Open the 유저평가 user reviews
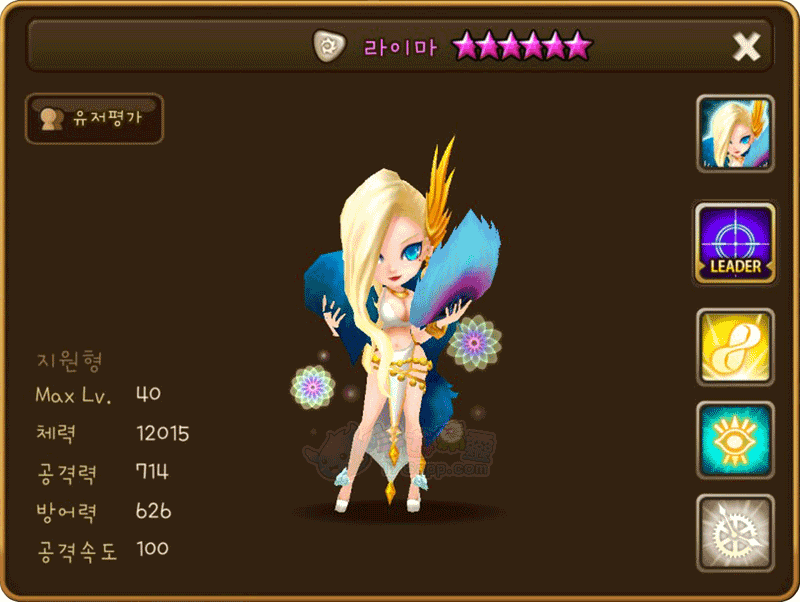 pyautogui.click(x=94, y=119)
